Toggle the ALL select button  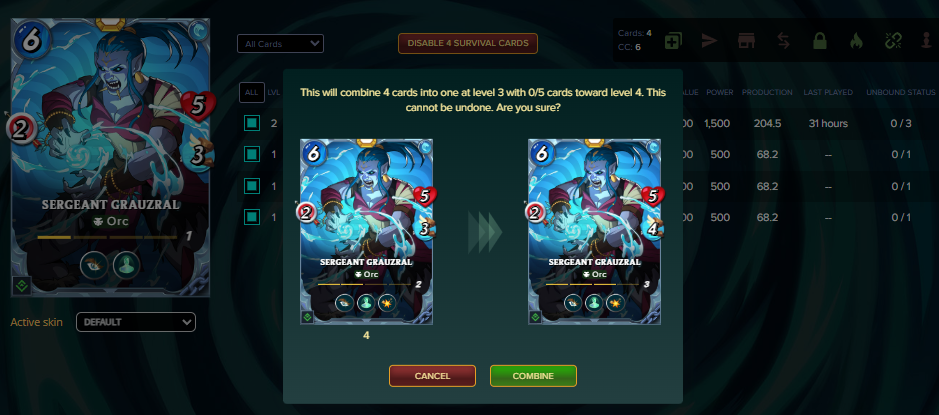251,92
